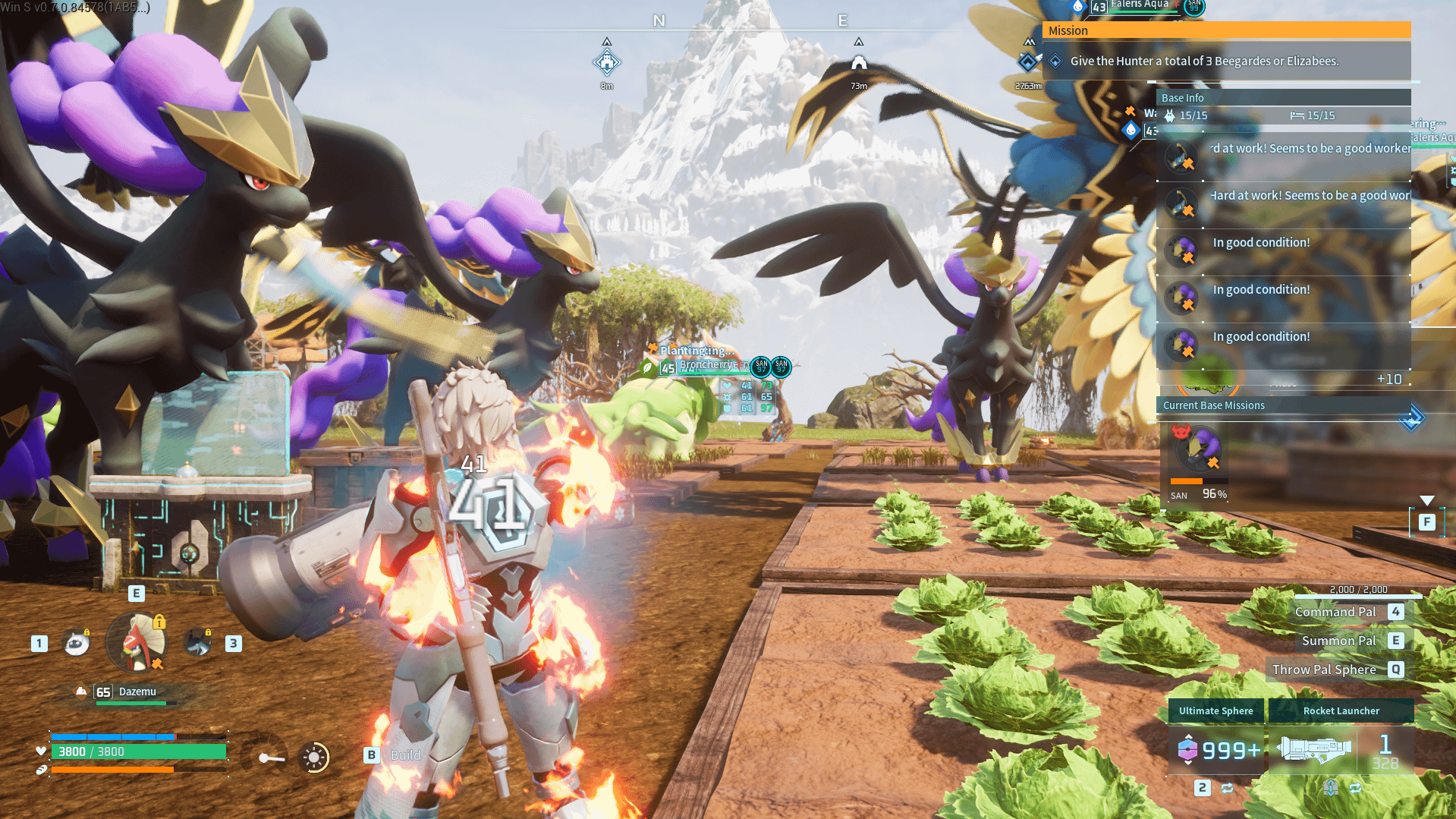This screenshot has height=819, width=1456.
Task: Select the first 'In good condition!' log entry
Action: pyautogui.click(x=1261, y=243)
